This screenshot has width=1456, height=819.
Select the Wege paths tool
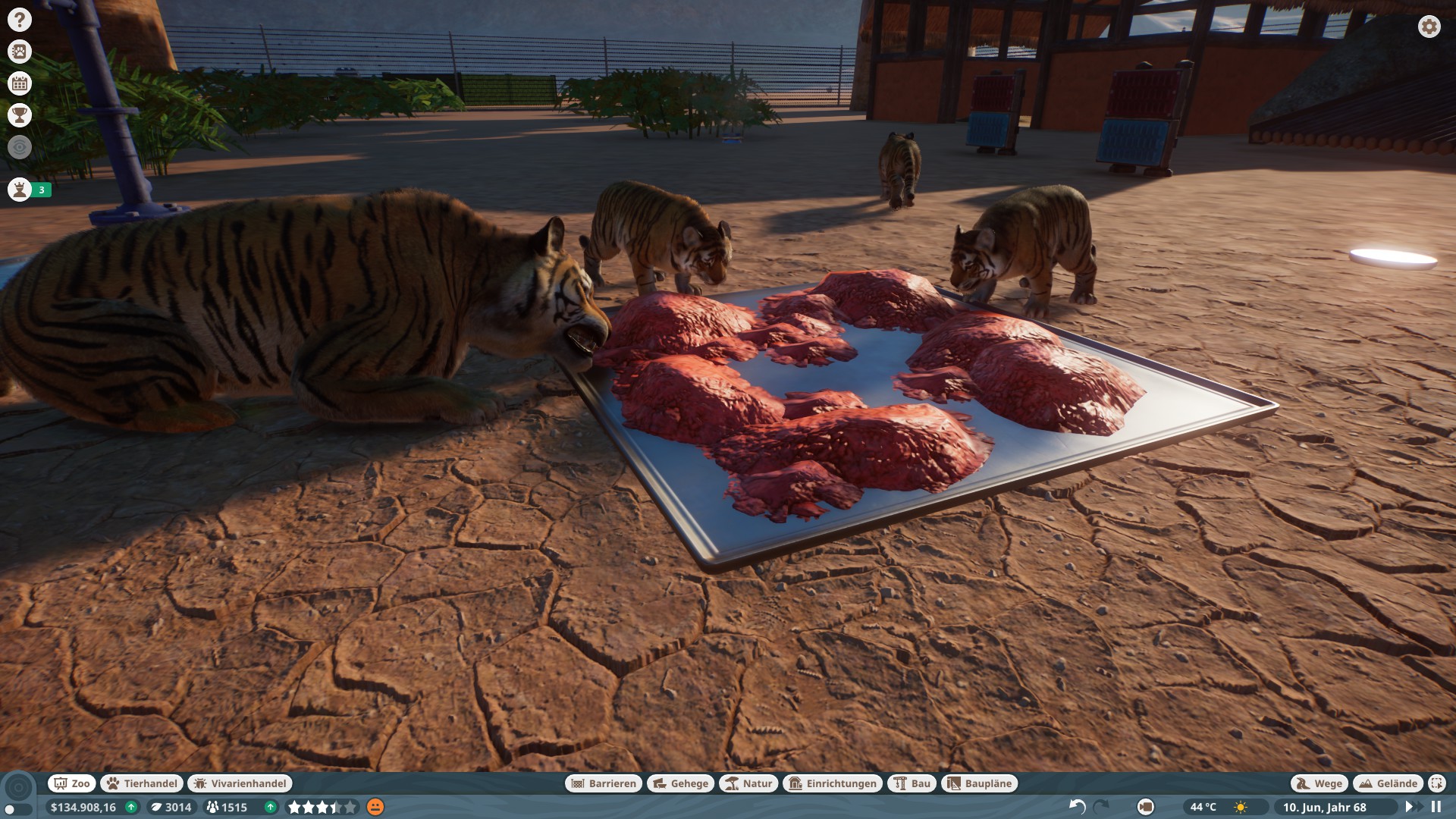1319,783
